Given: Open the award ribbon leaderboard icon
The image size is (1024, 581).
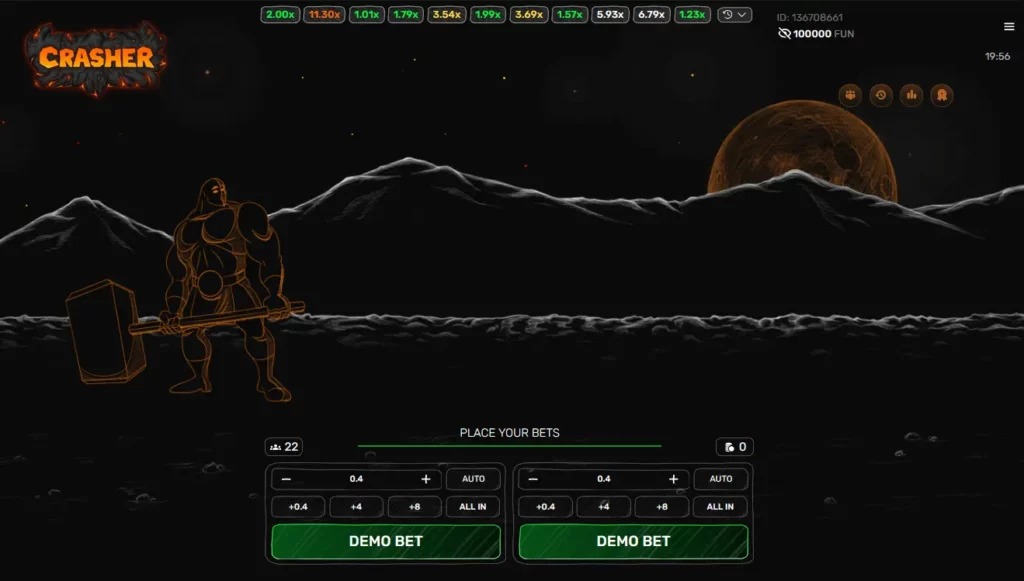Looking at the screenshot, I should pos(941,95).
